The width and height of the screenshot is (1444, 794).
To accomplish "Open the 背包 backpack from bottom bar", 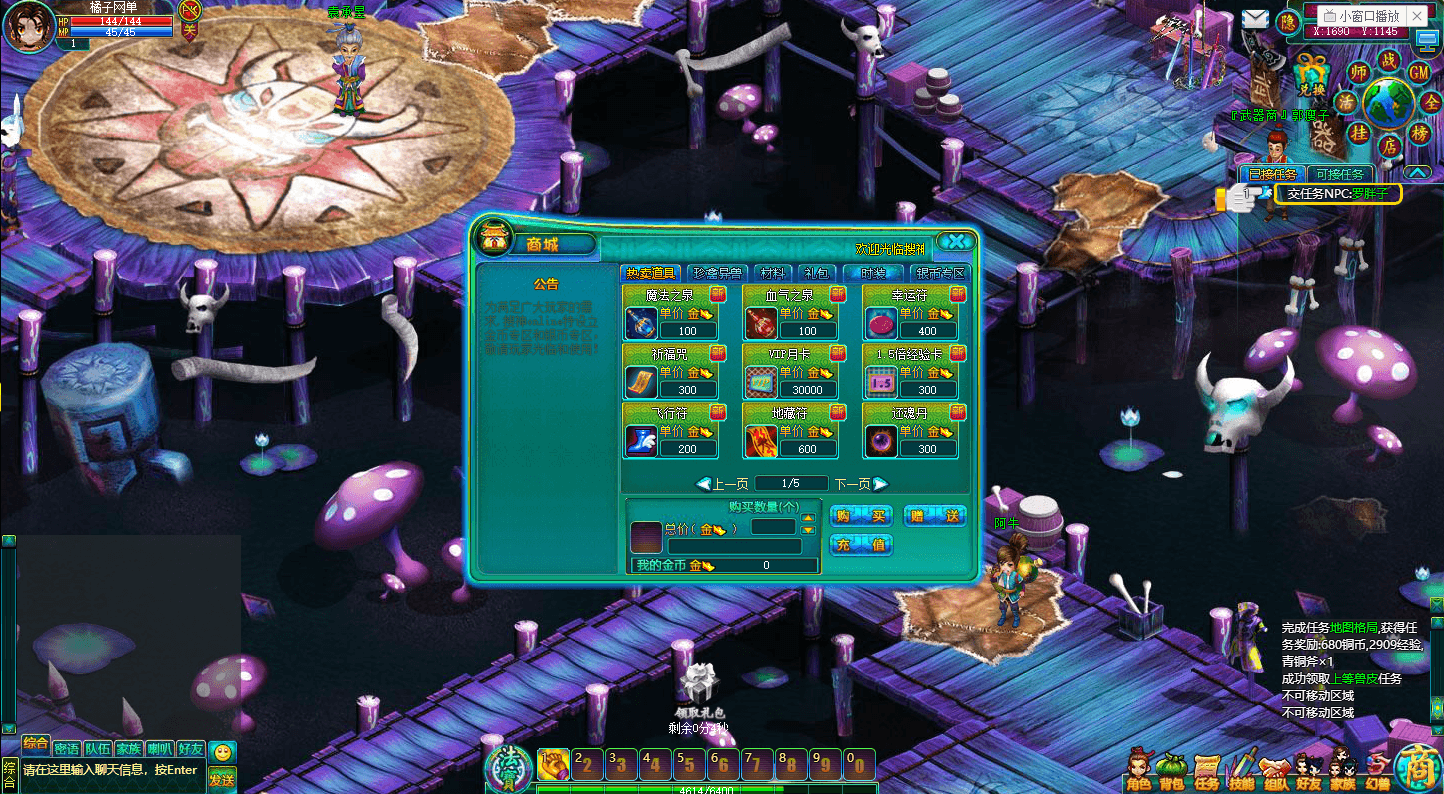I will pyautogui.click(x=1170, y=772).
